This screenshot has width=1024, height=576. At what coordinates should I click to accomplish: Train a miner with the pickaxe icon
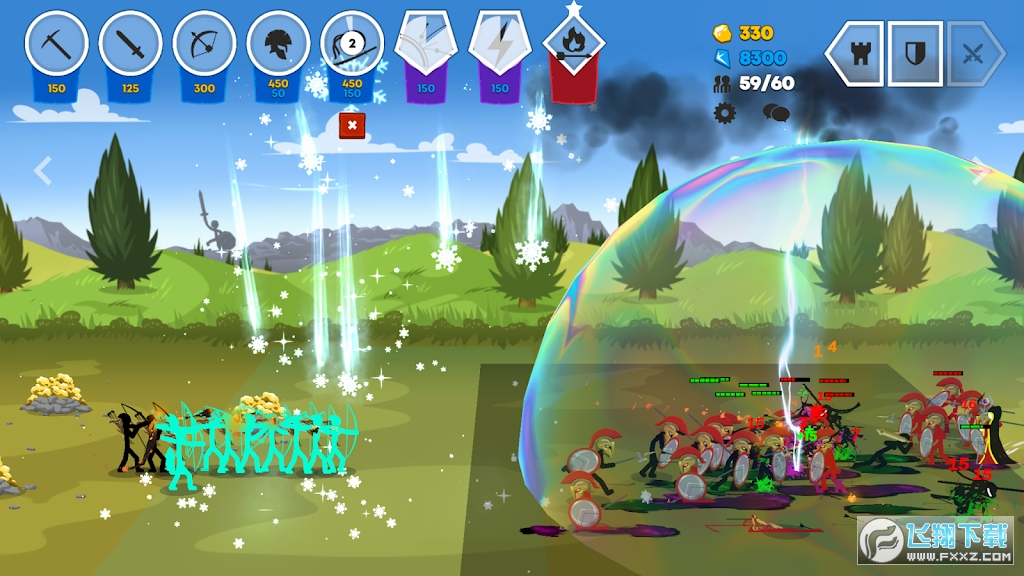click(56, 45)
